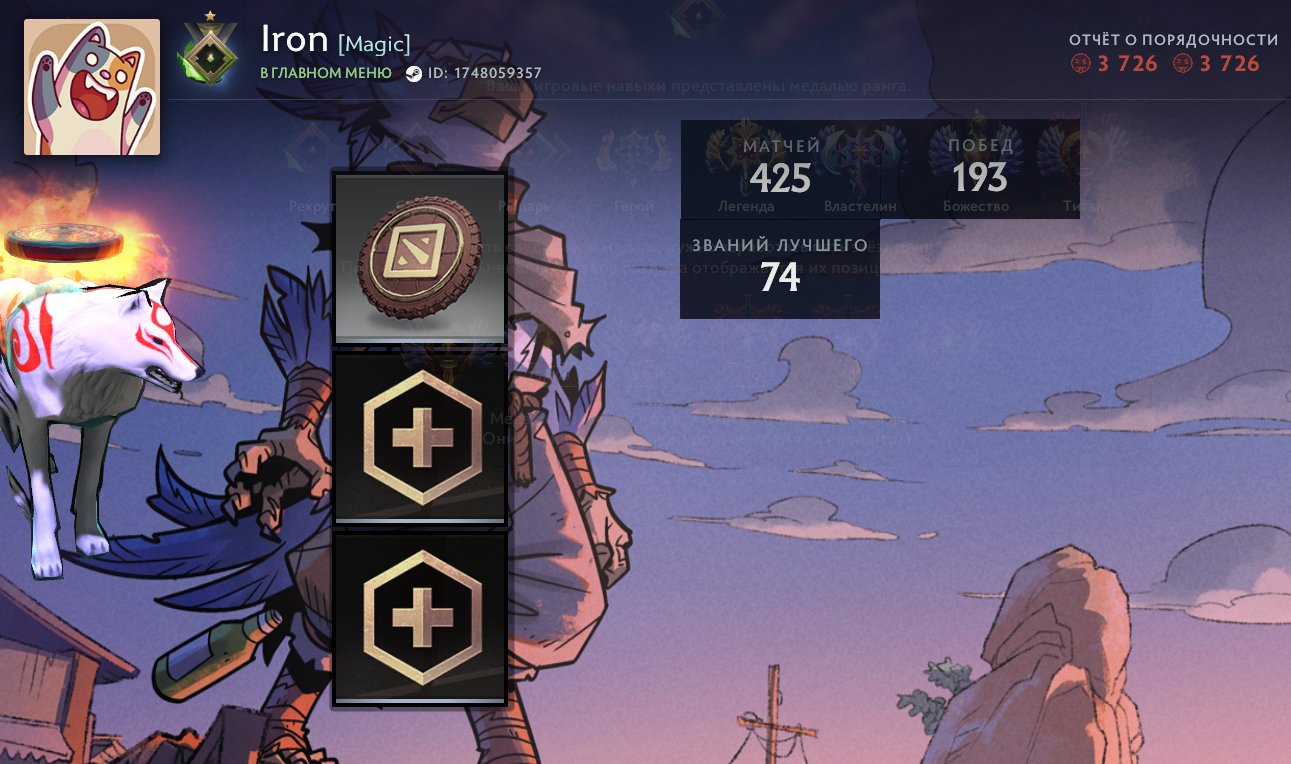The width and height of the screenshot is (1291, 764).
Task: Click the first empty plus slot to add an item
Action: coord(419,437)
